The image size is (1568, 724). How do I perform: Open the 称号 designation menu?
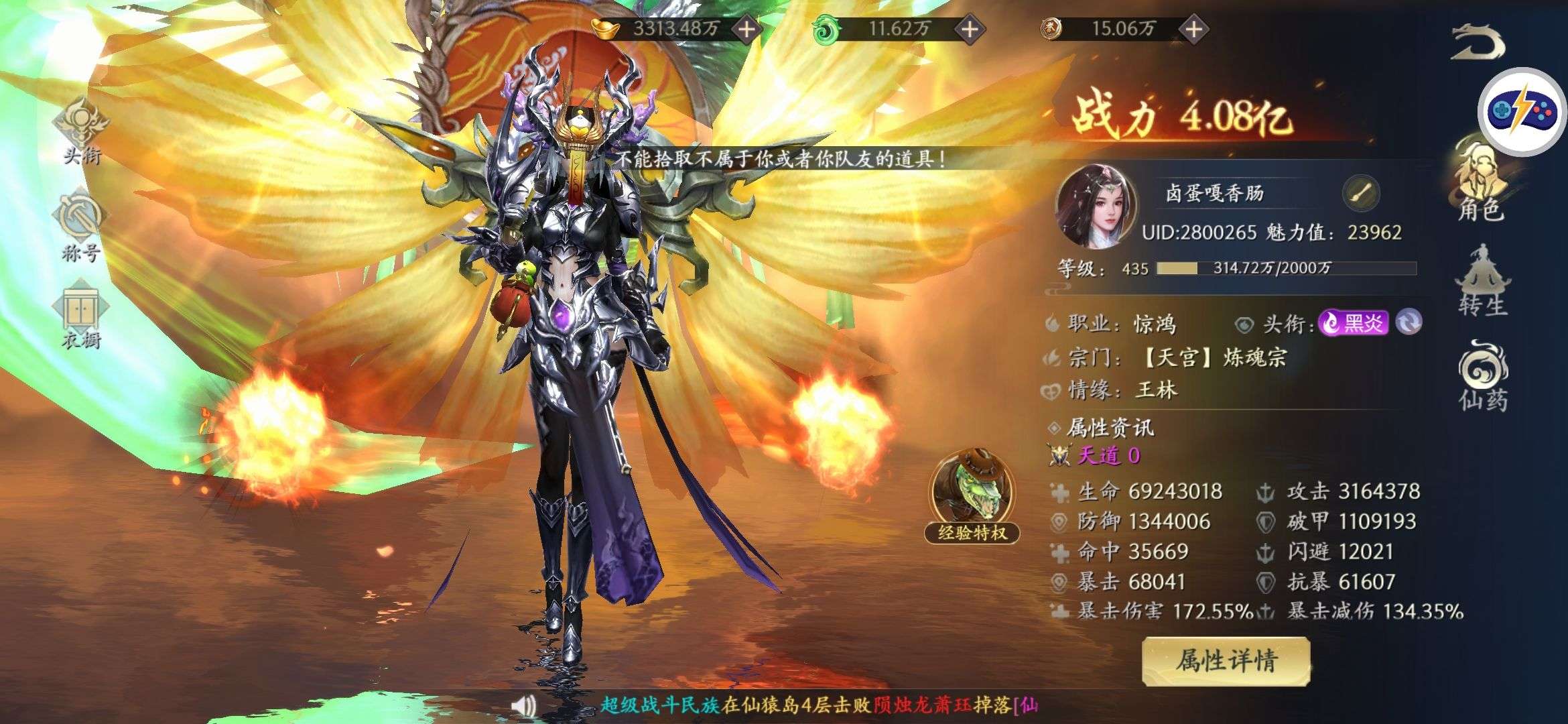(x=80, y=228)
